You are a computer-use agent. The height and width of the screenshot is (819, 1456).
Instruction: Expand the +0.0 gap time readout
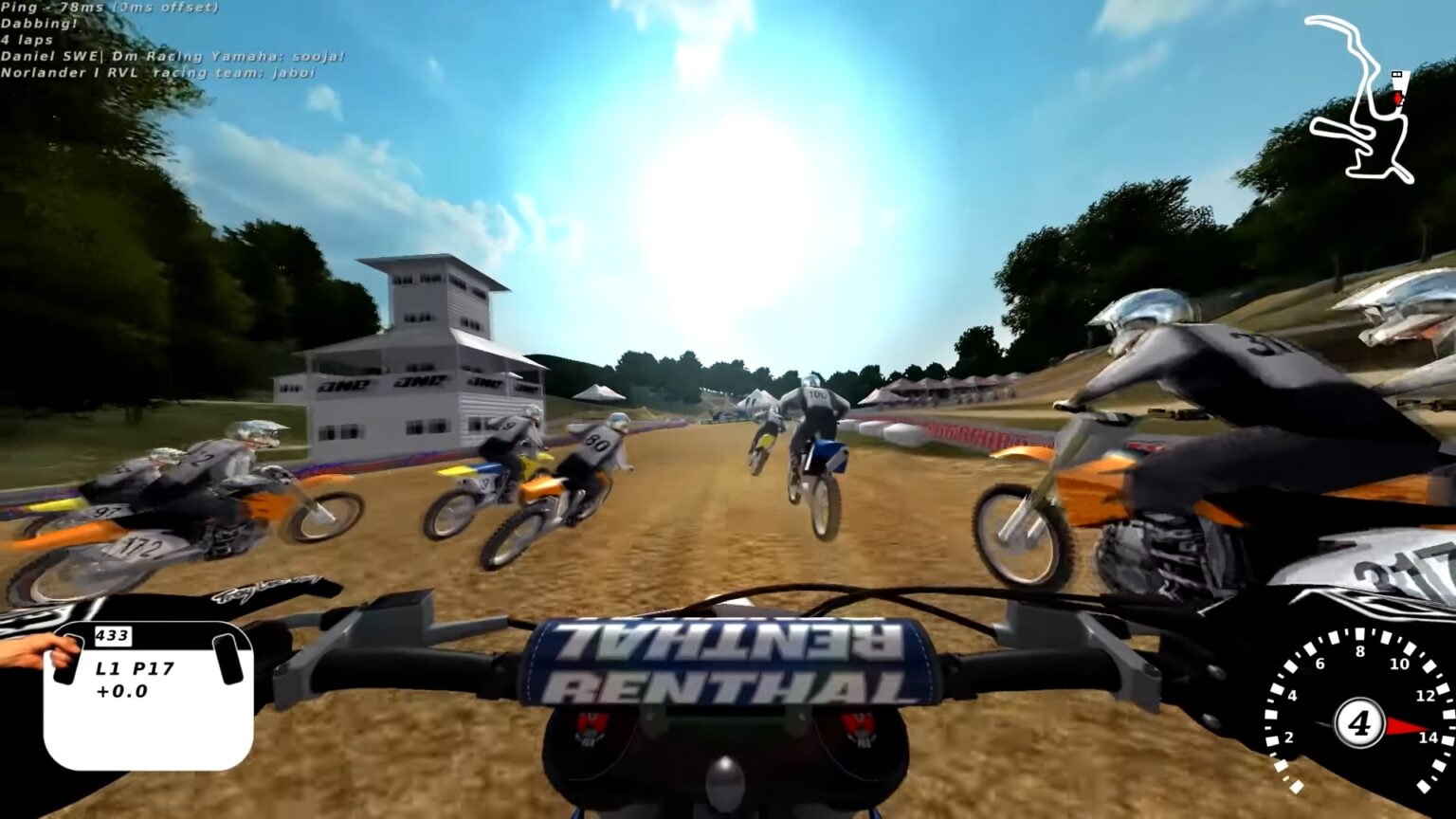tap(120, 691)
